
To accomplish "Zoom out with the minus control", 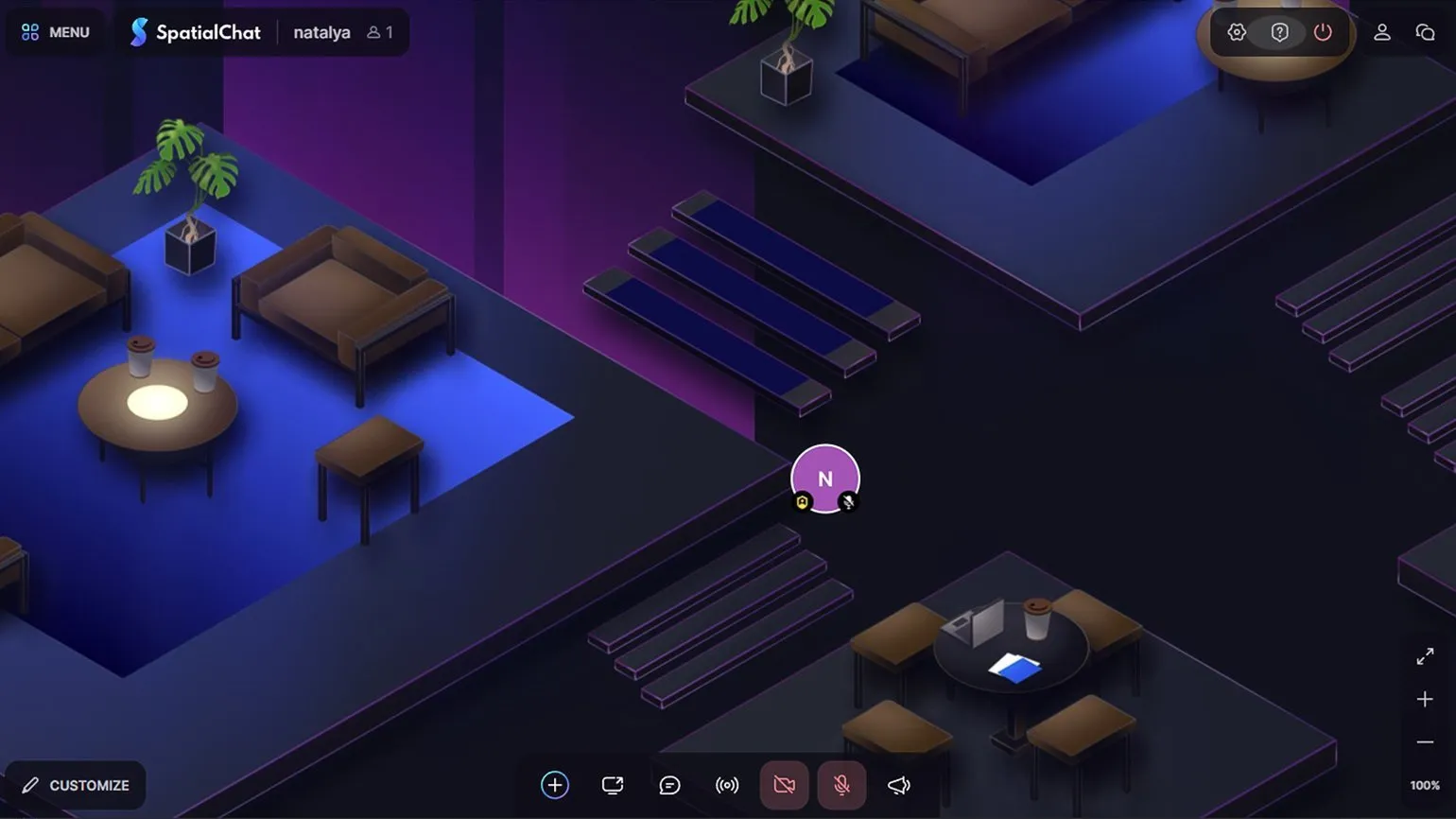I will tap(1425, 742).
